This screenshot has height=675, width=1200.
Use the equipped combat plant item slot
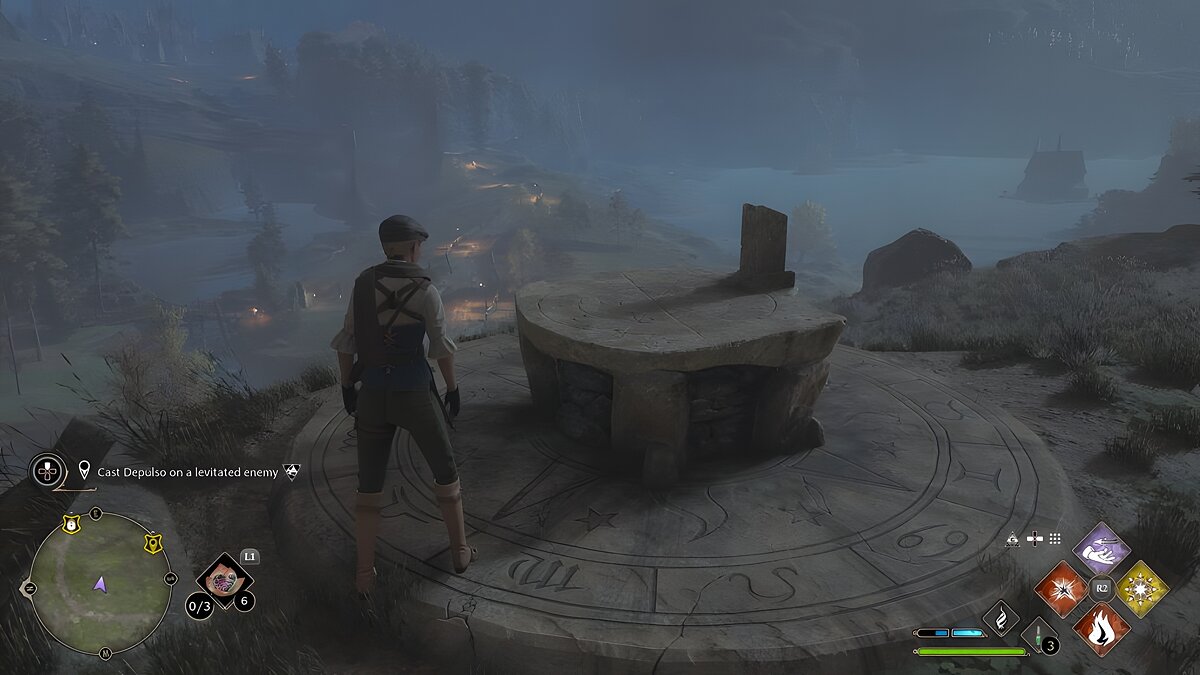tap(223, 580)
